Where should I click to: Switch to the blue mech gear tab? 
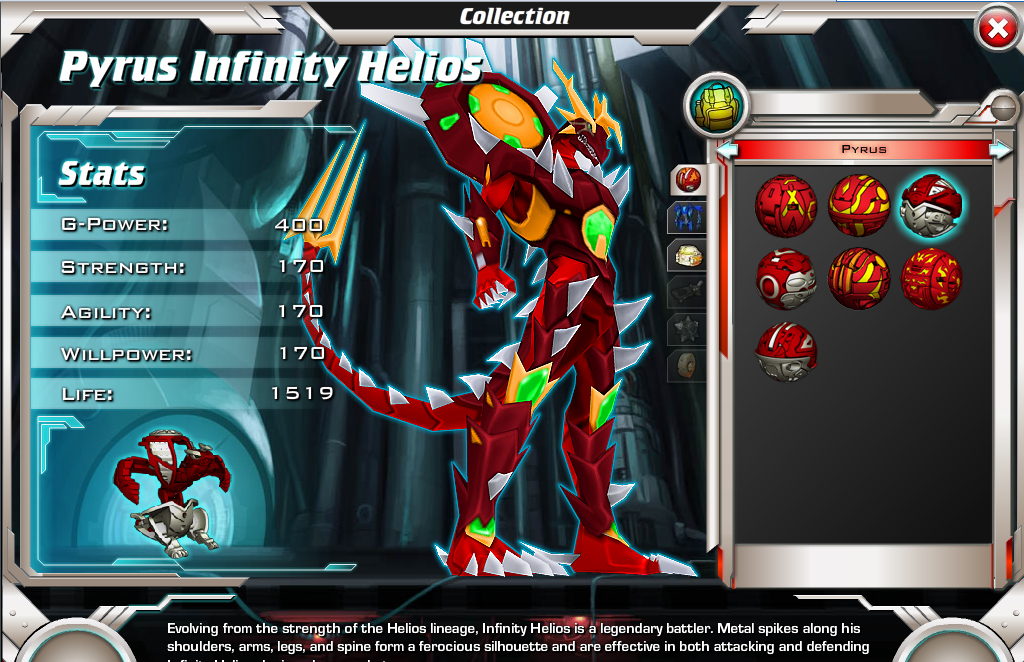(x=688, y=217)
